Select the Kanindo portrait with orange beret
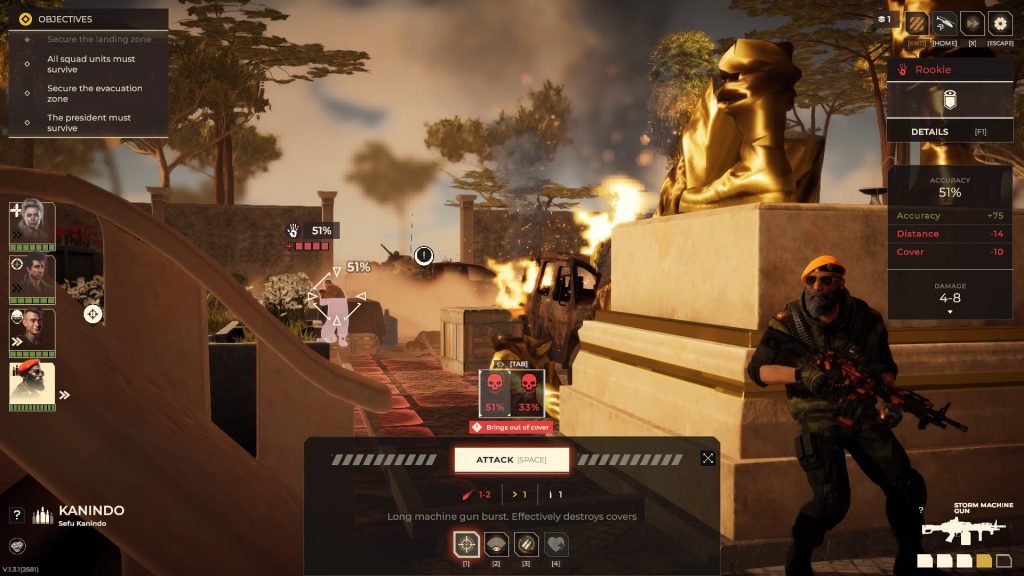1024x576 pixels. click(32, 384)
